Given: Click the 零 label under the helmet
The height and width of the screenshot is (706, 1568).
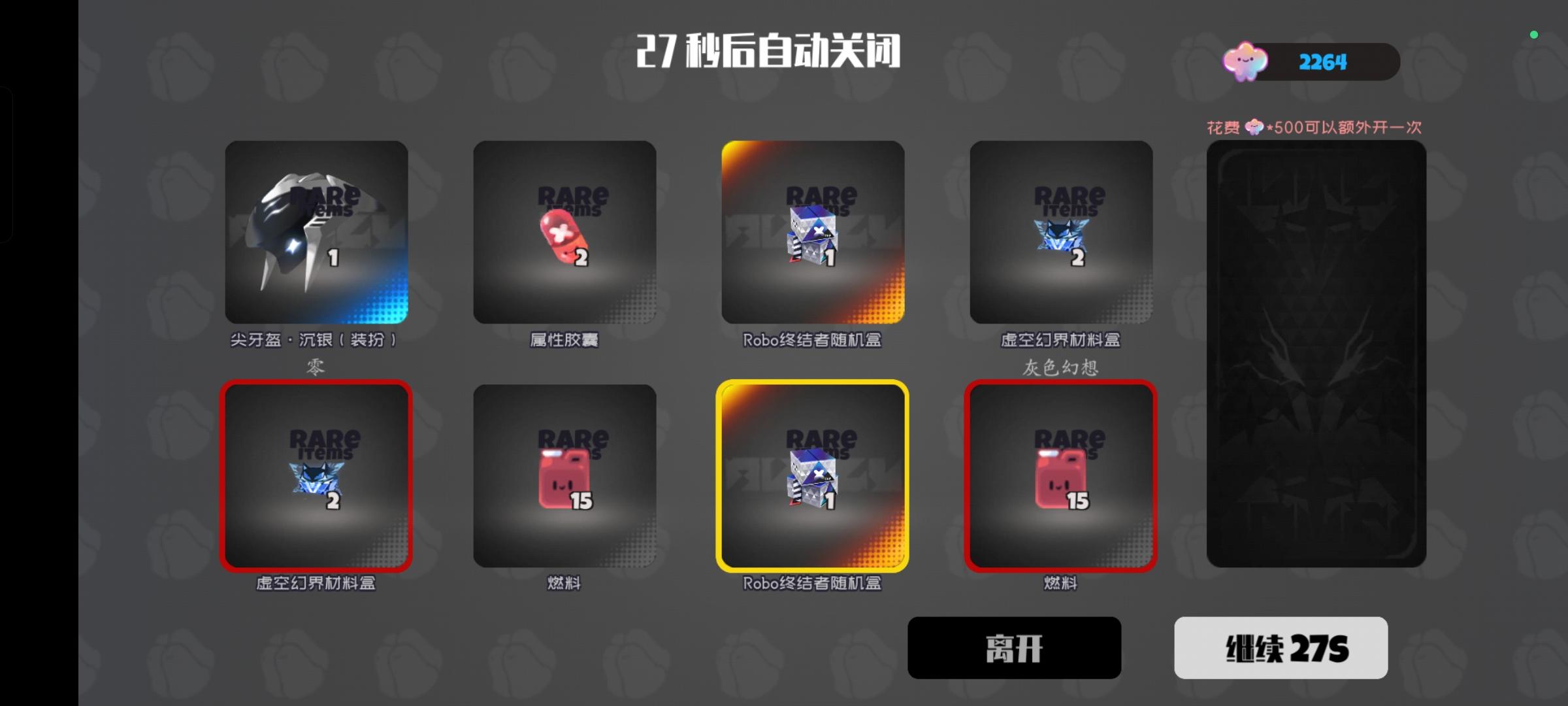Looking at the screenshot, I should [x=316, y=367].
